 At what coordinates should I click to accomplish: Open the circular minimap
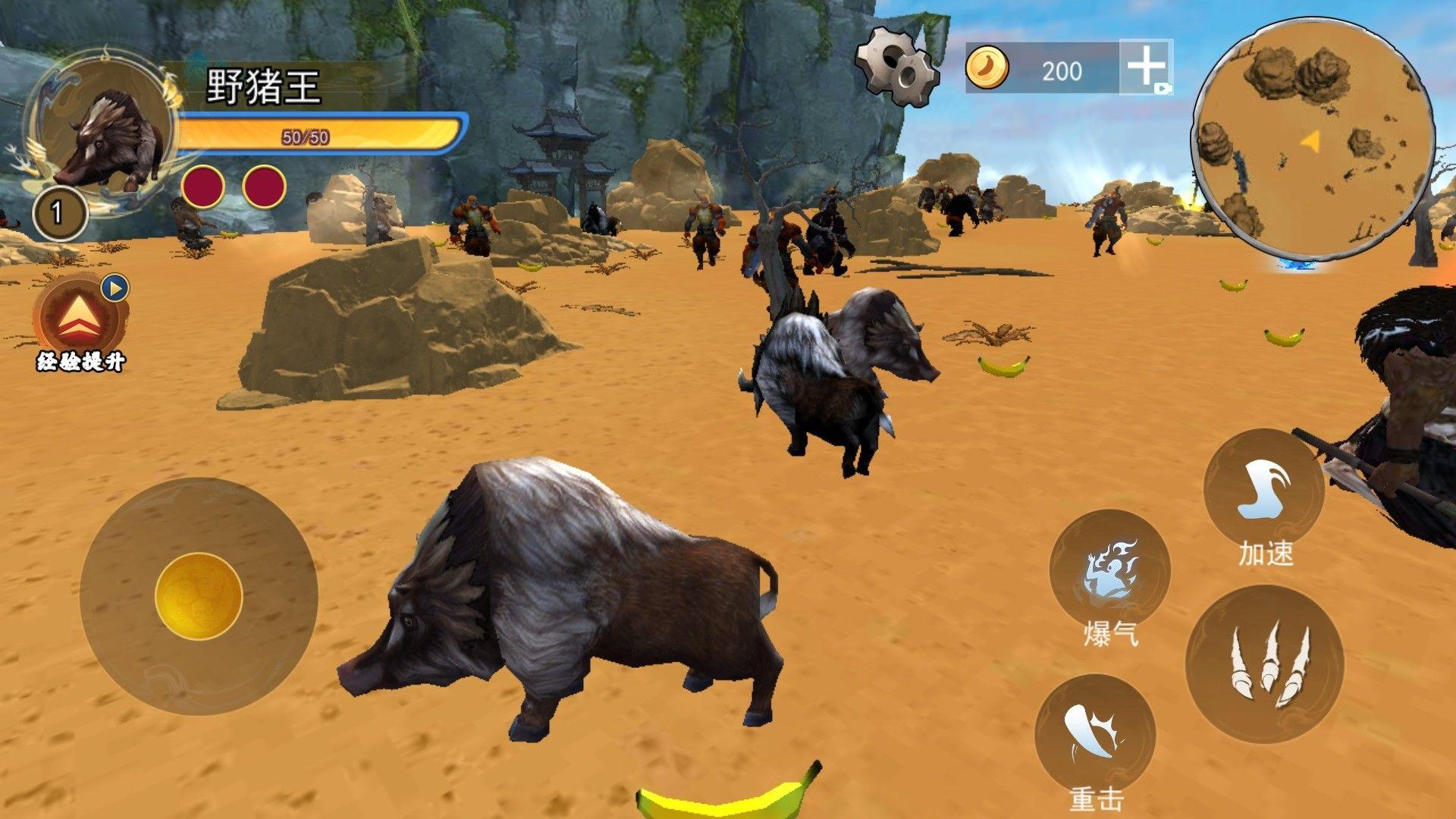click(x=1313, y=140)
